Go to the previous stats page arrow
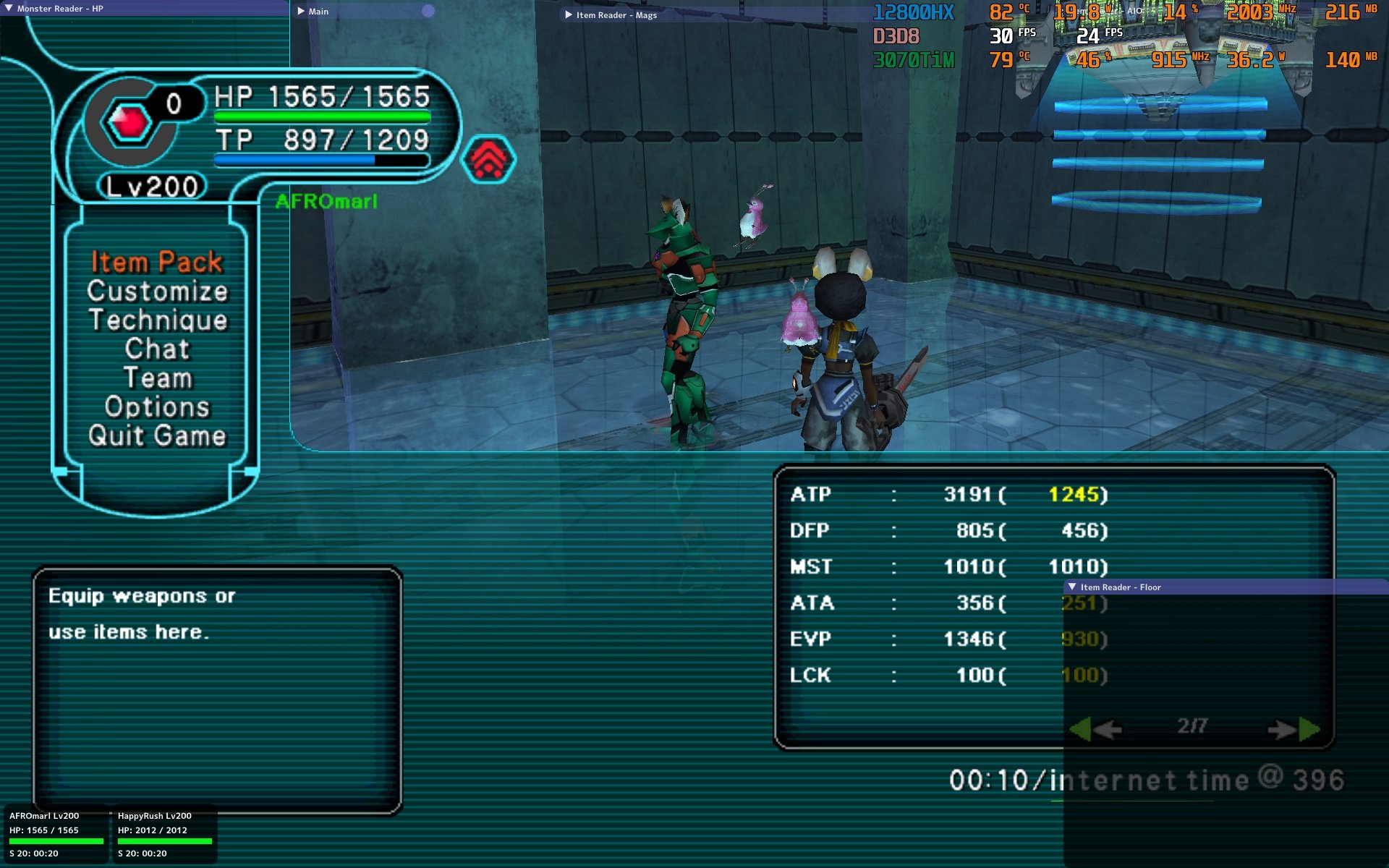This screenshot has height=868, width=1389. (x=1095, y=729)
